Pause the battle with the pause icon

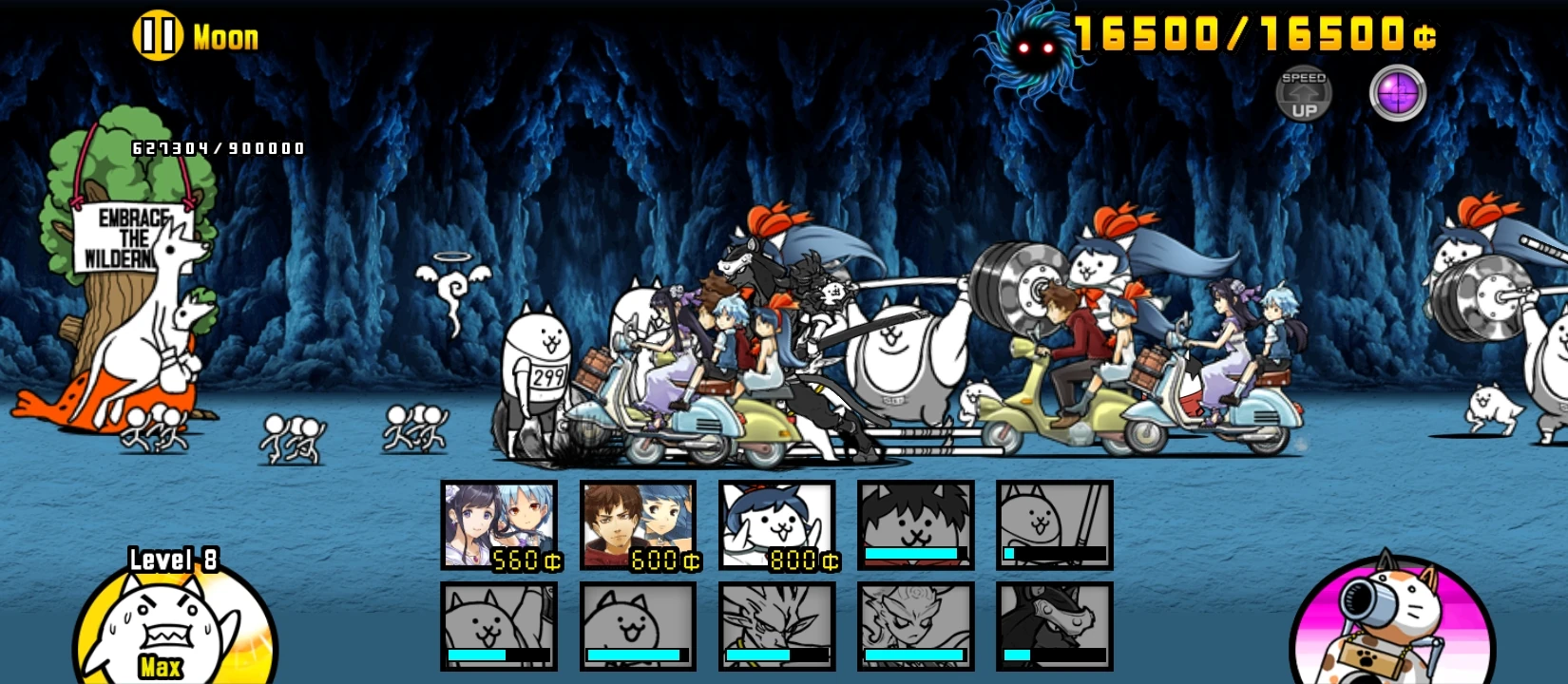click(x=160, y=36)
